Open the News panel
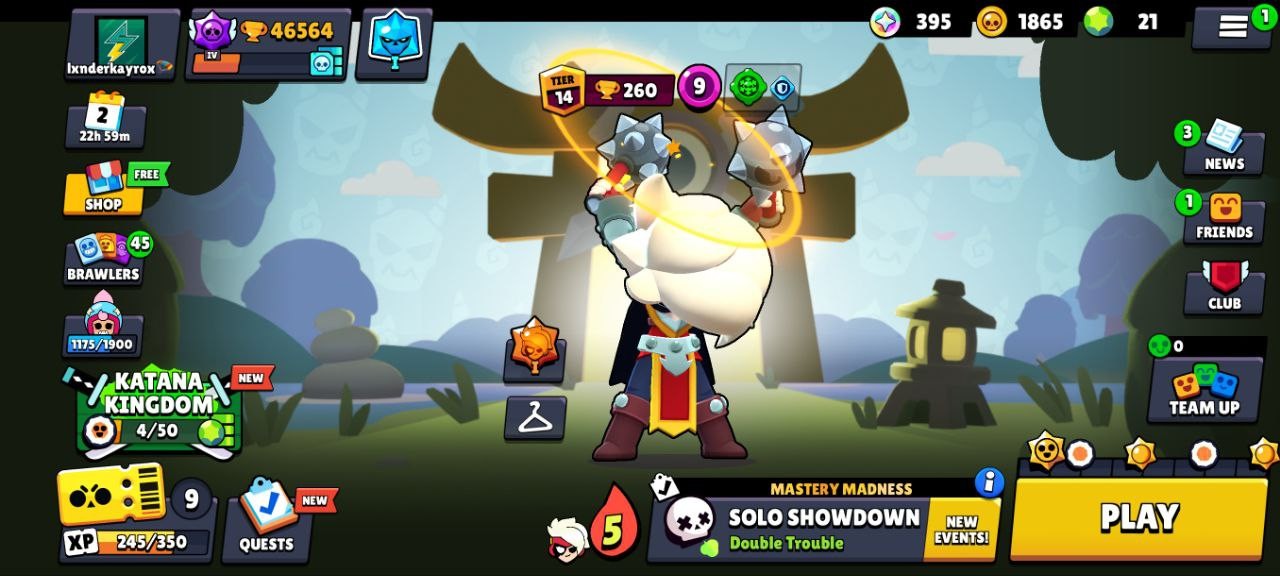Image resolution: width=1280 pixels, height=576 pixels. pos(1223,147)
